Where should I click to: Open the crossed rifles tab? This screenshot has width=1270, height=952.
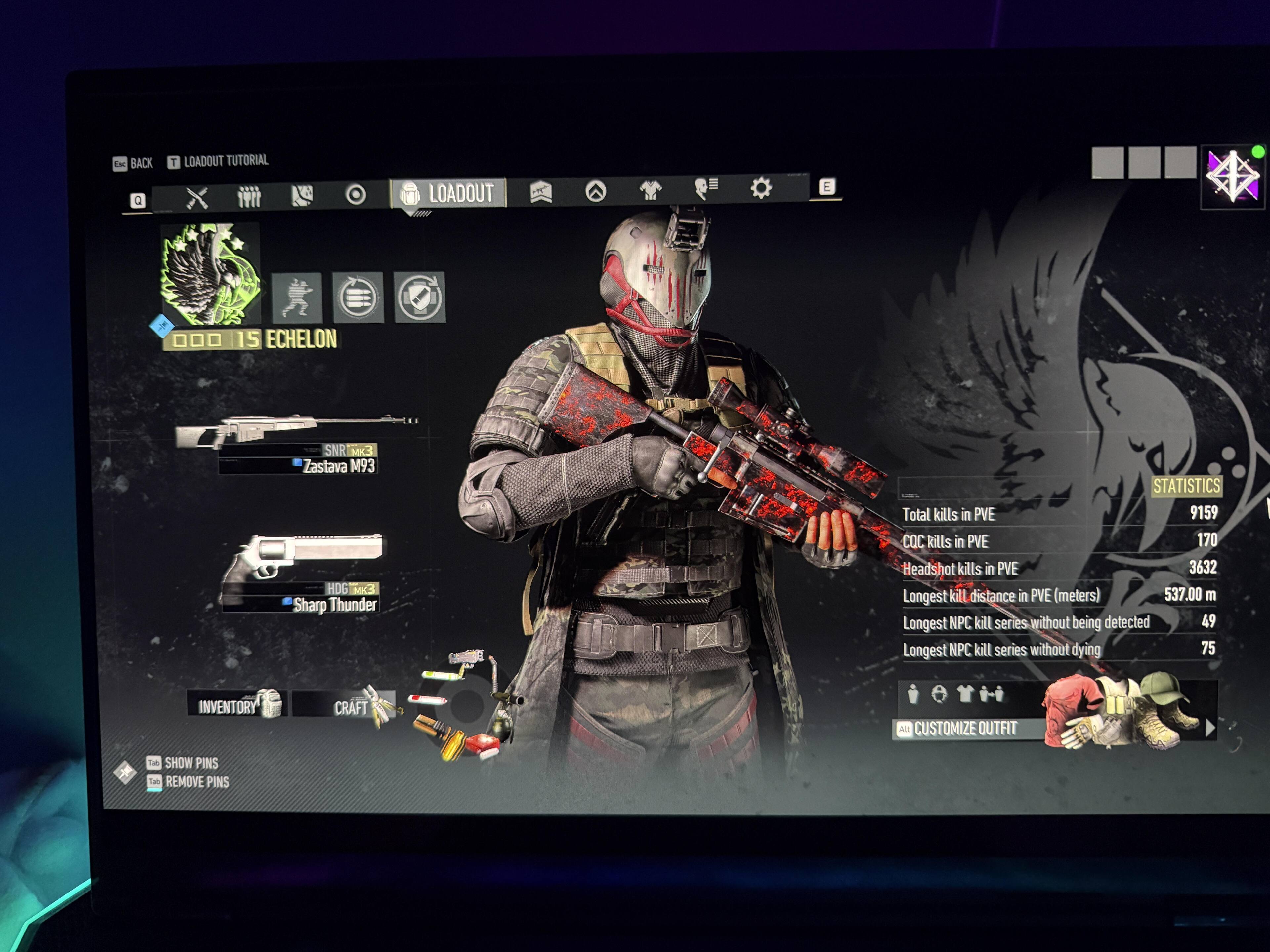click(x=197, y=199)
